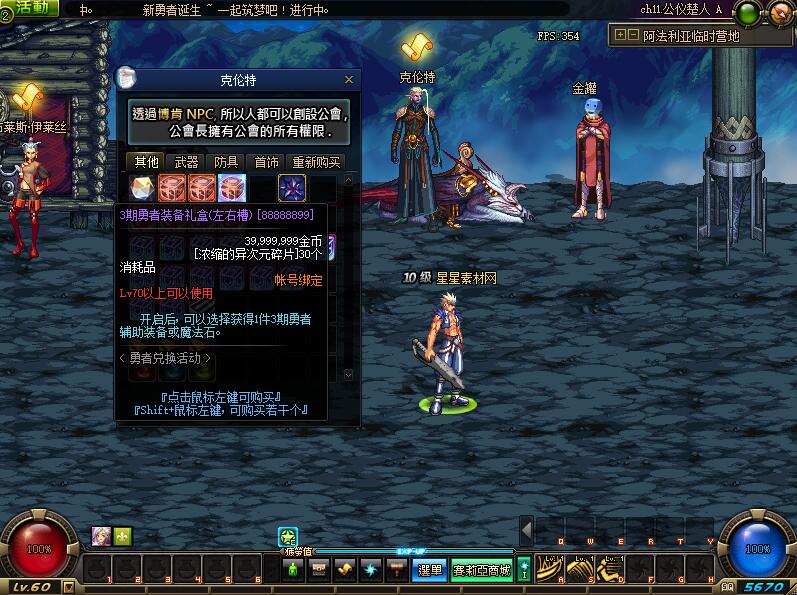Collapse the upper skill bar arrow
The height and width of the screenshot is (595, 797).
(526, 530)
